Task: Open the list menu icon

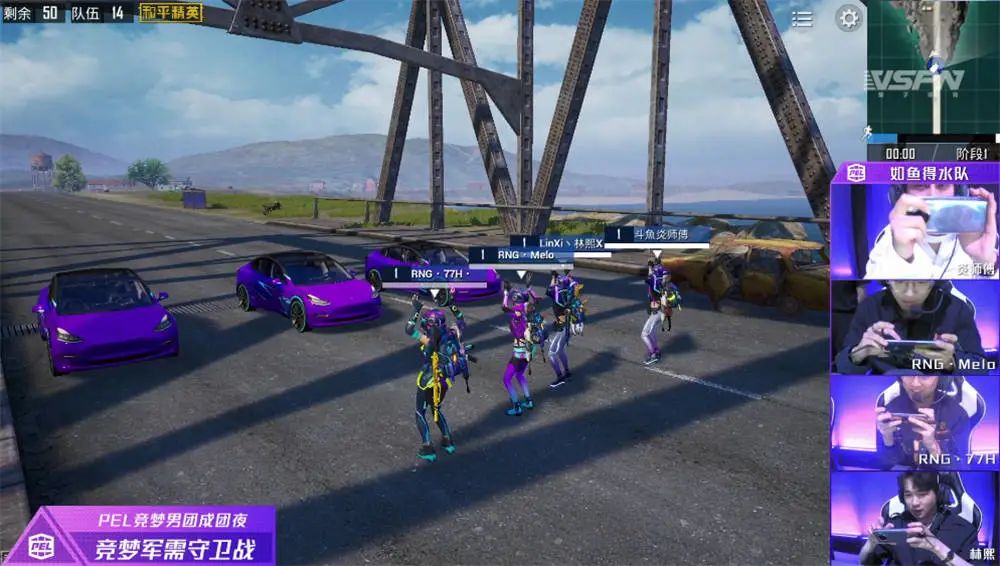Action: click(802, 19)
